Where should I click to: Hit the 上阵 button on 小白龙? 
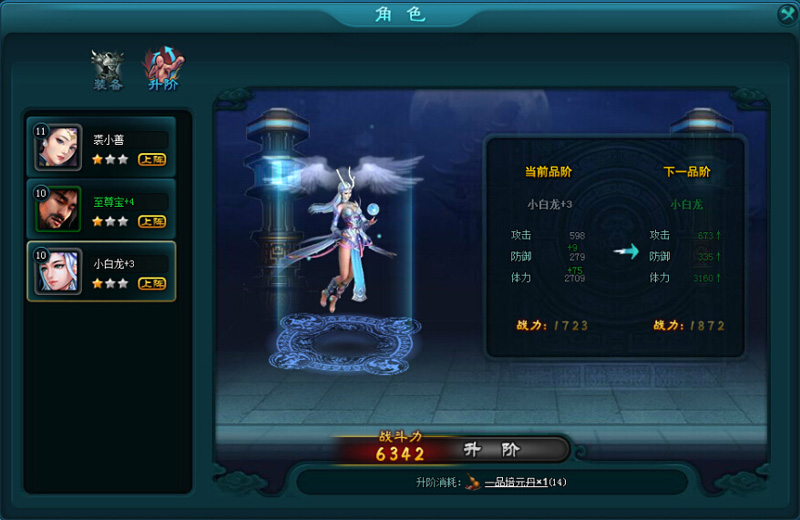click(x=152, y=283)
